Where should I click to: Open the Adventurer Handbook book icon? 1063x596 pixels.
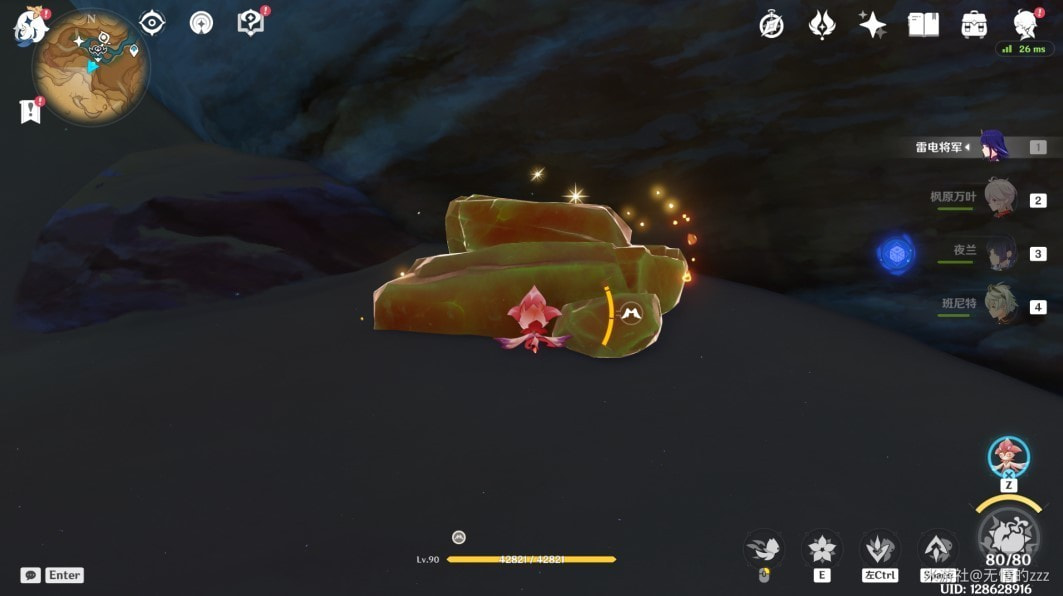tap(923, 25)
